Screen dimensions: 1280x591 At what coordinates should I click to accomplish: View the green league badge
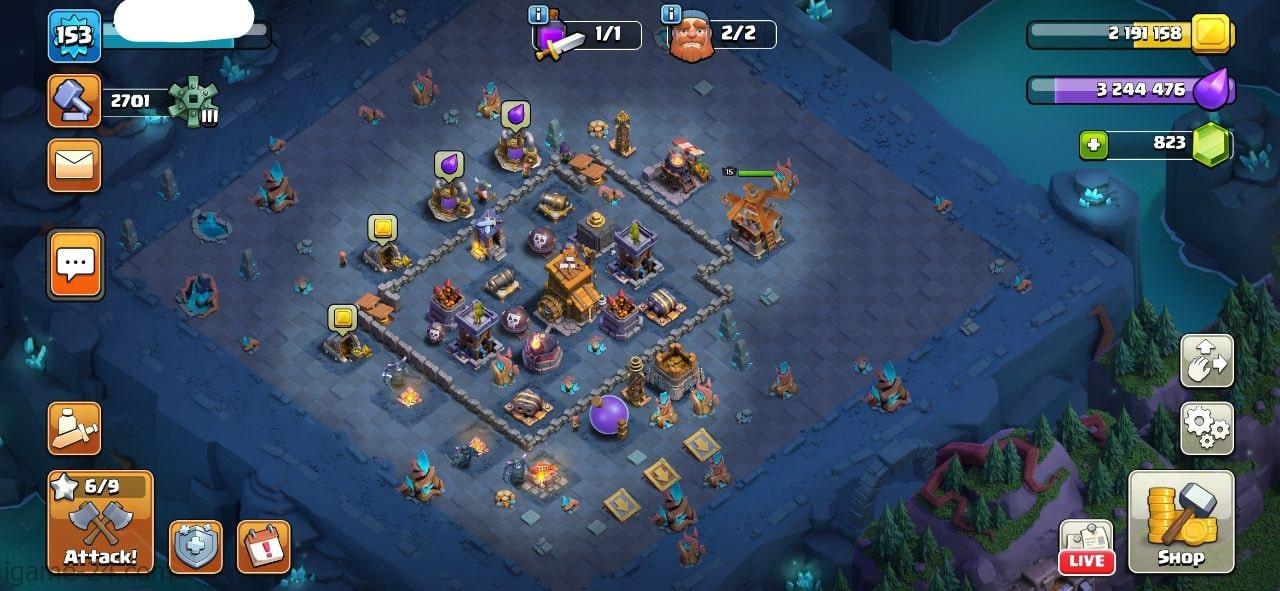click(190, 100)
